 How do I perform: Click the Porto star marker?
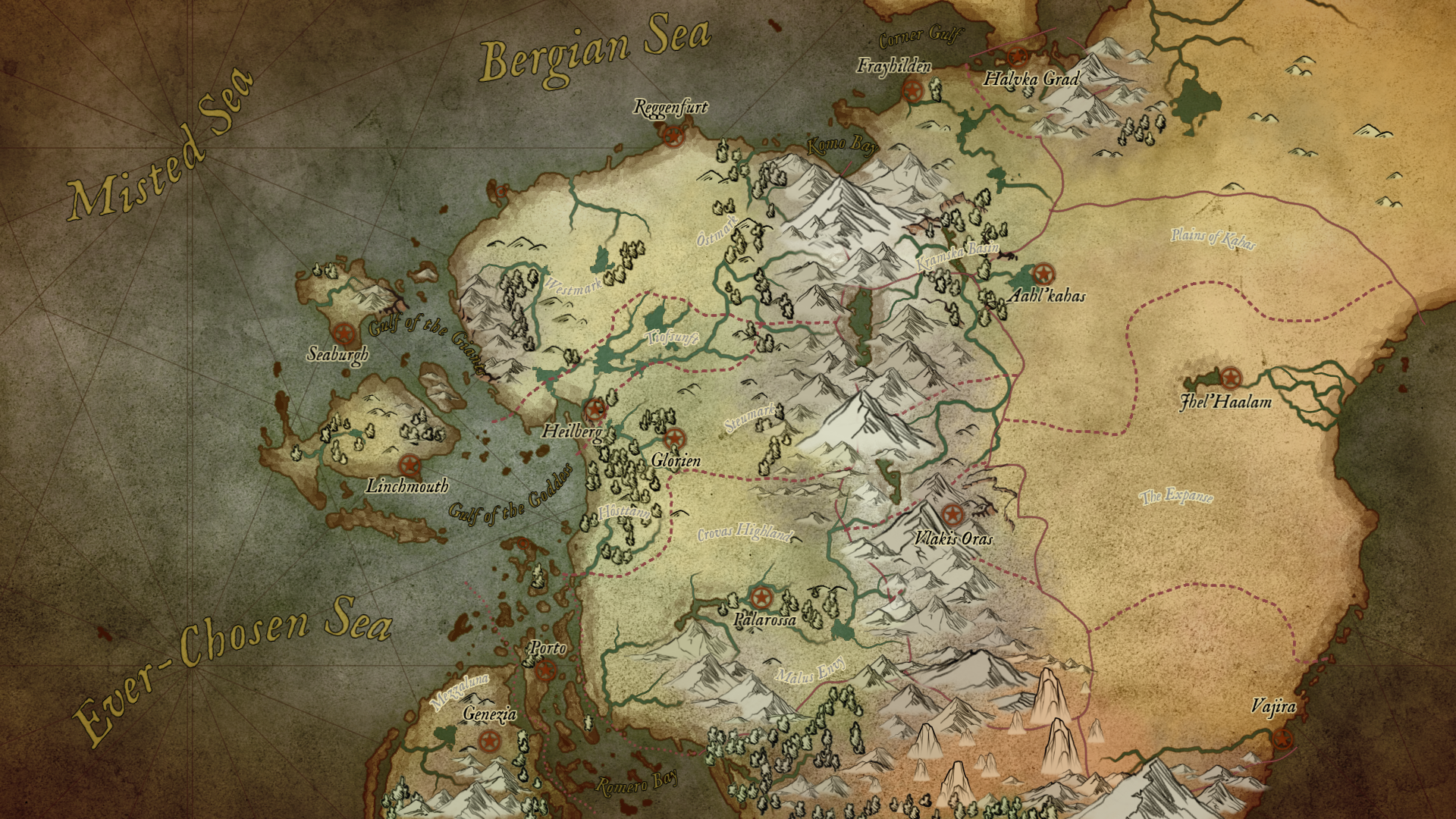(x=543, y=670)
